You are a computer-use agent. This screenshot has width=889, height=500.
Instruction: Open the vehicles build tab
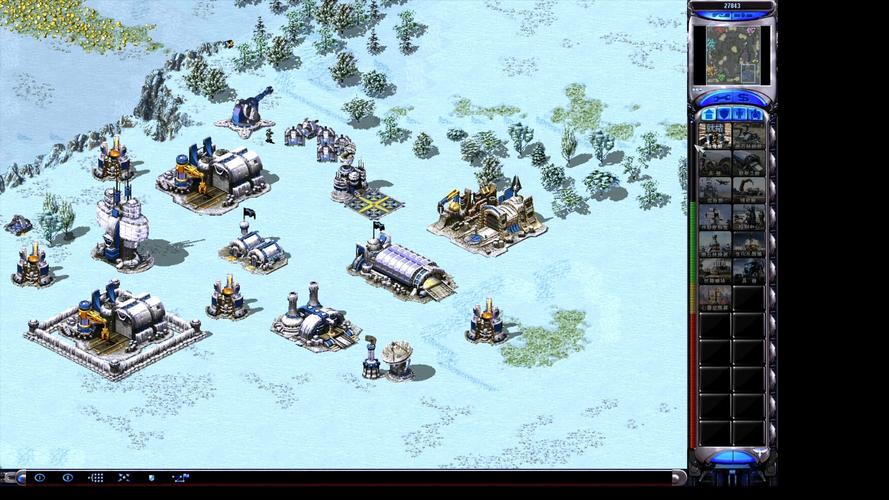[755, 114]
